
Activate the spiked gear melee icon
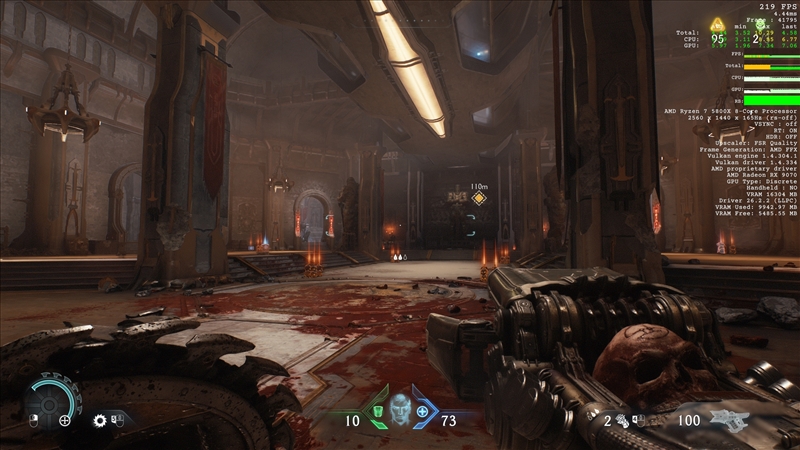click(100, 421)
